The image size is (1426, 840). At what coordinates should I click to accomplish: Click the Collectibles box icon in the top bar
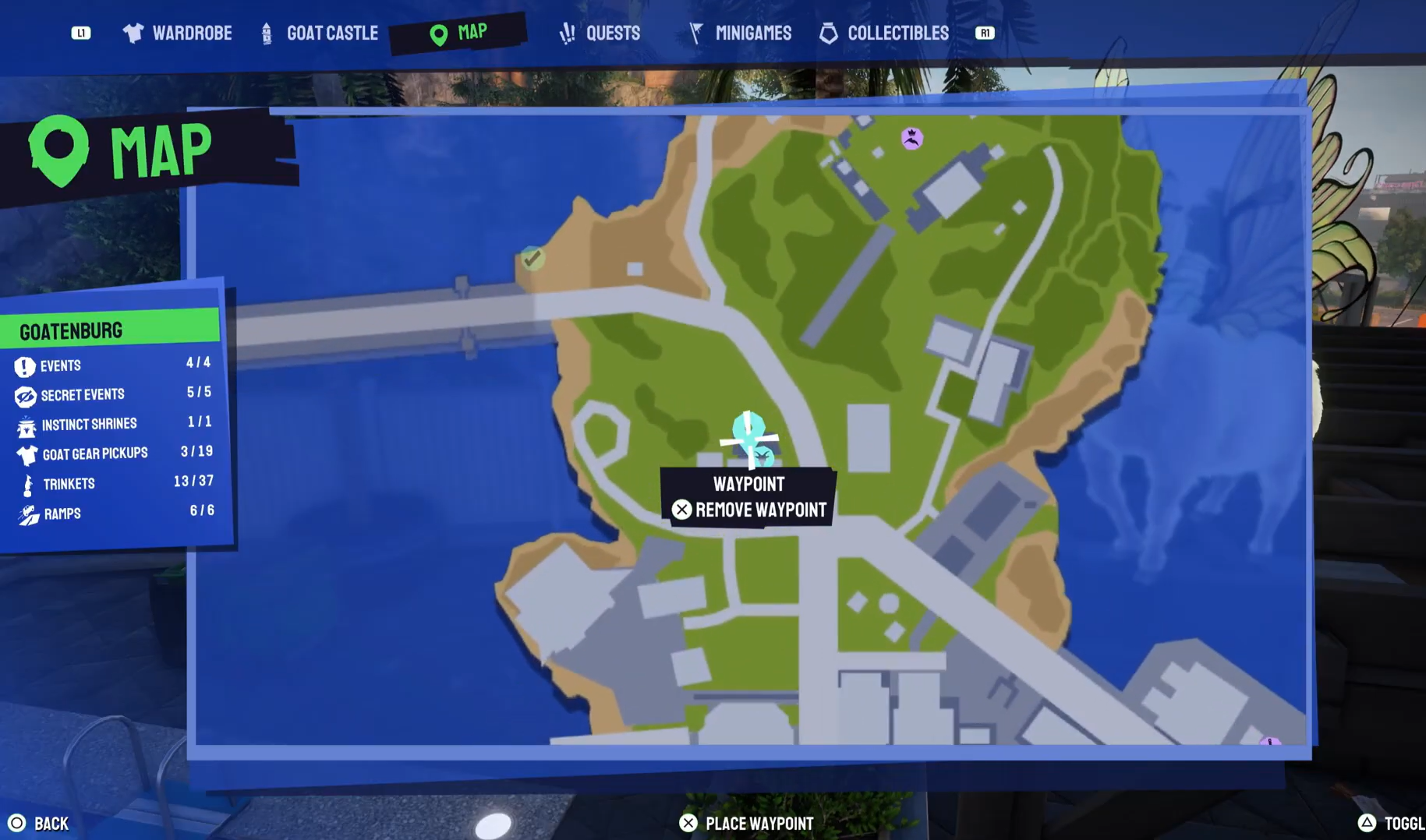[x=828, y=33]
